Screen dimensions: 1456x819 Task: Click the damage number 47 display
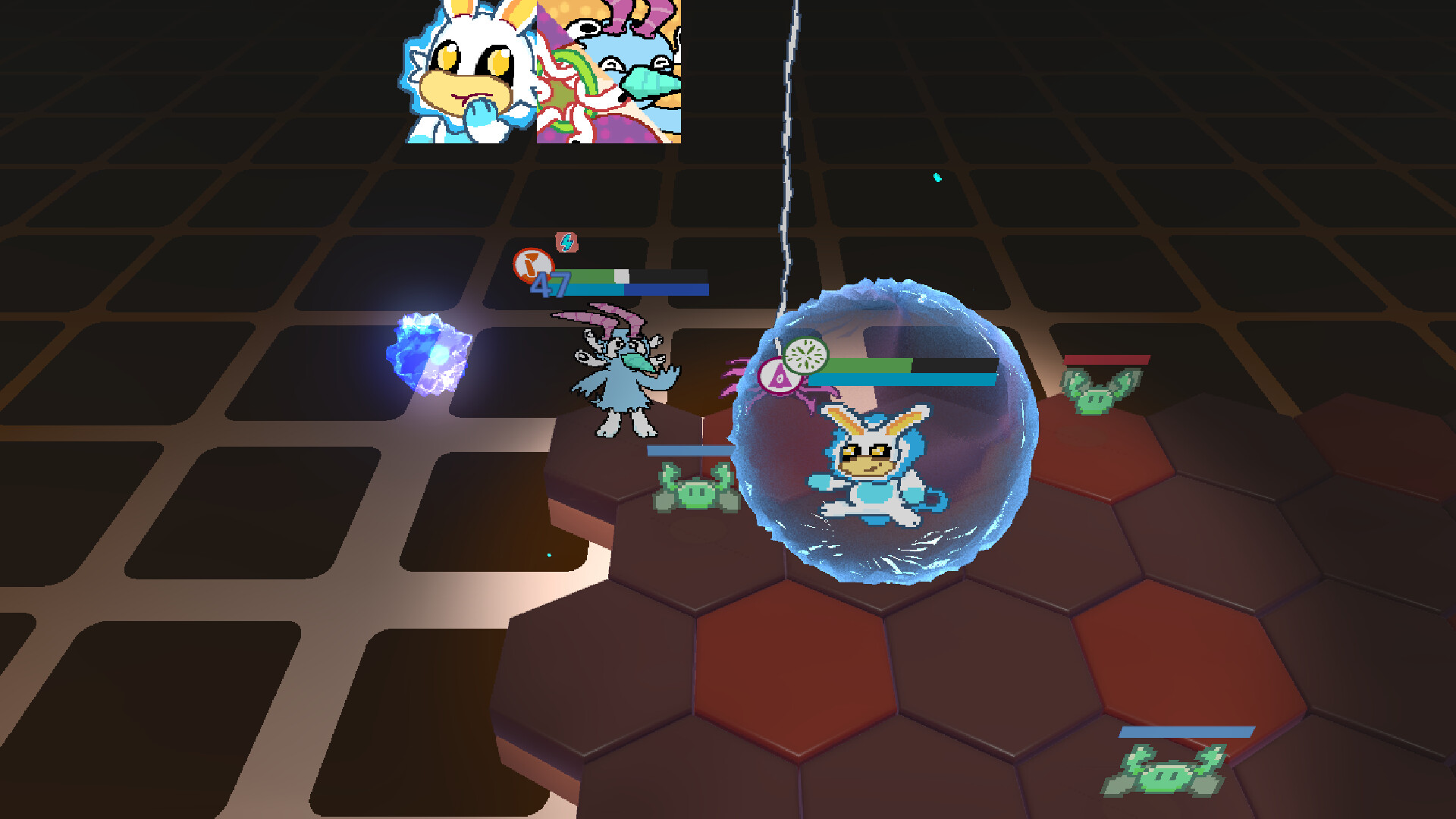556,286
